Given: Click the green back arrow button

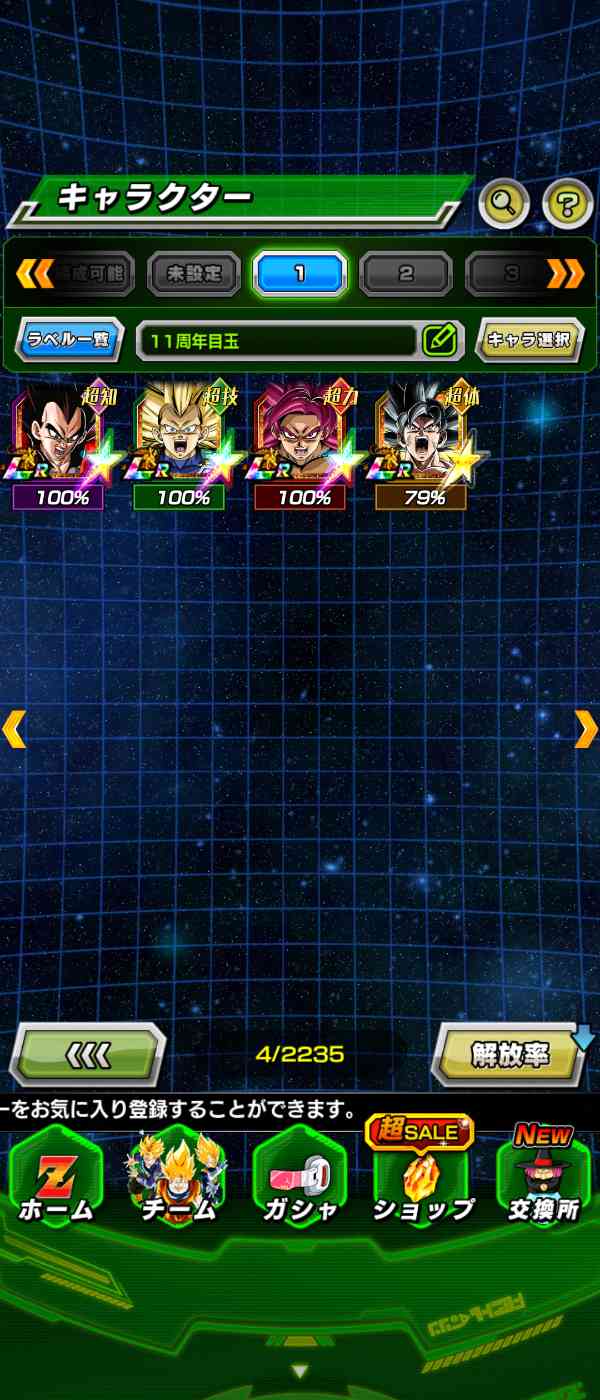Looking at the screenshot, I should click(x=88, y=1055).
